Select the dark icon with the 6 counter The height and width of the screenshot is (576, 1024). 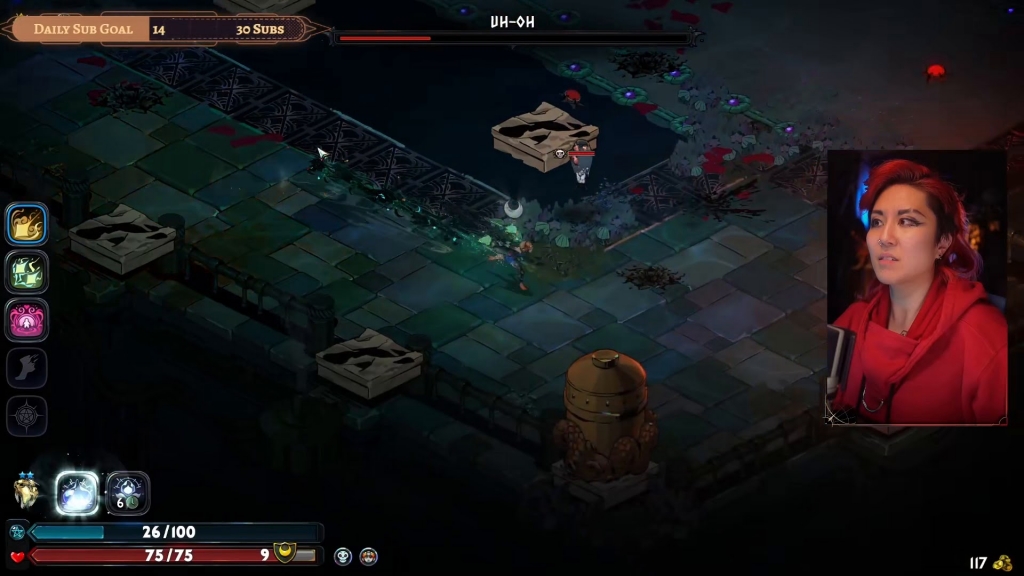click(128, 492)
